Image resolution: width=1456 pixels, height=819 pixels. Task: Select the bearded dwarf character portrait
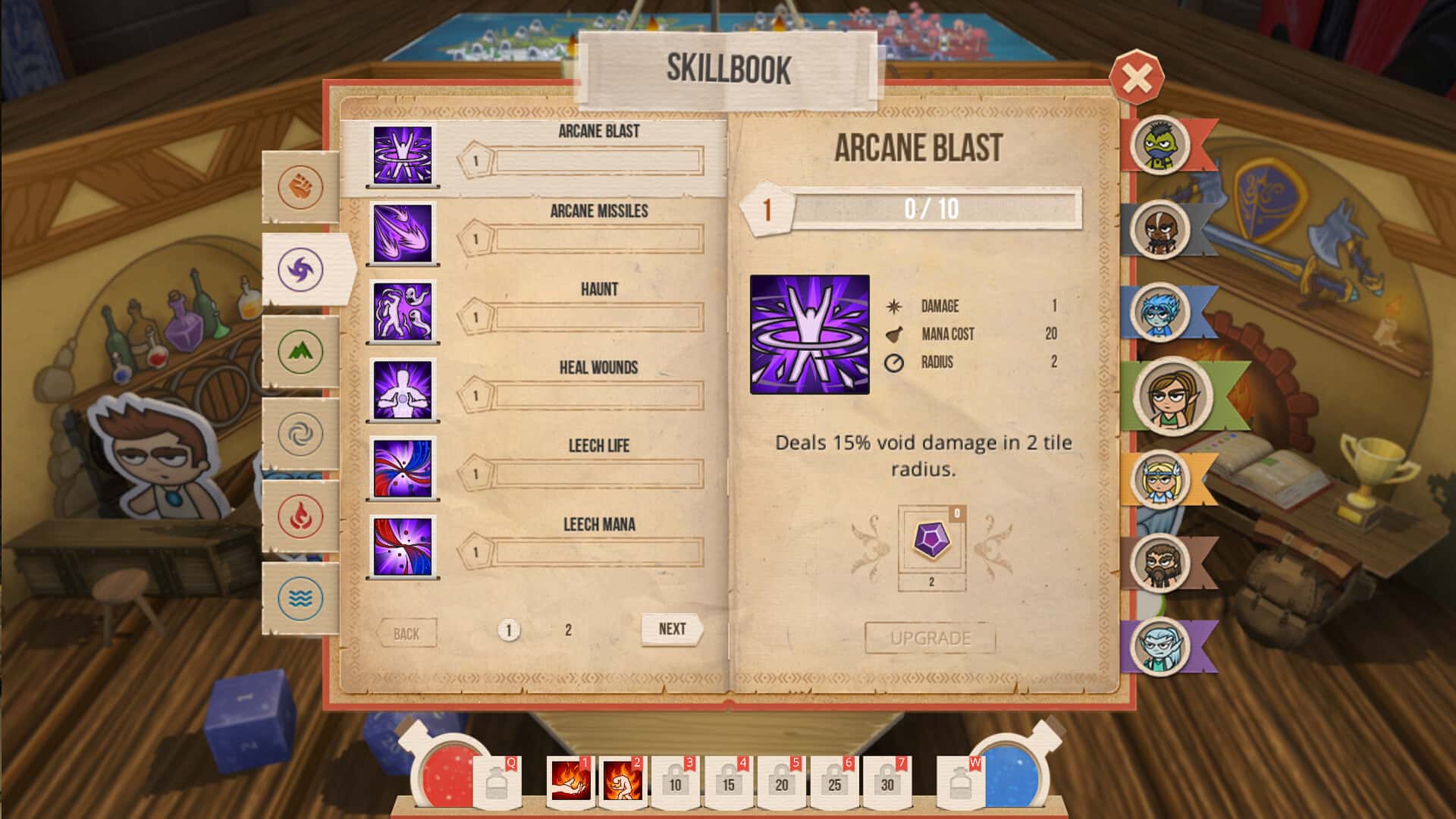(1158, 563)
